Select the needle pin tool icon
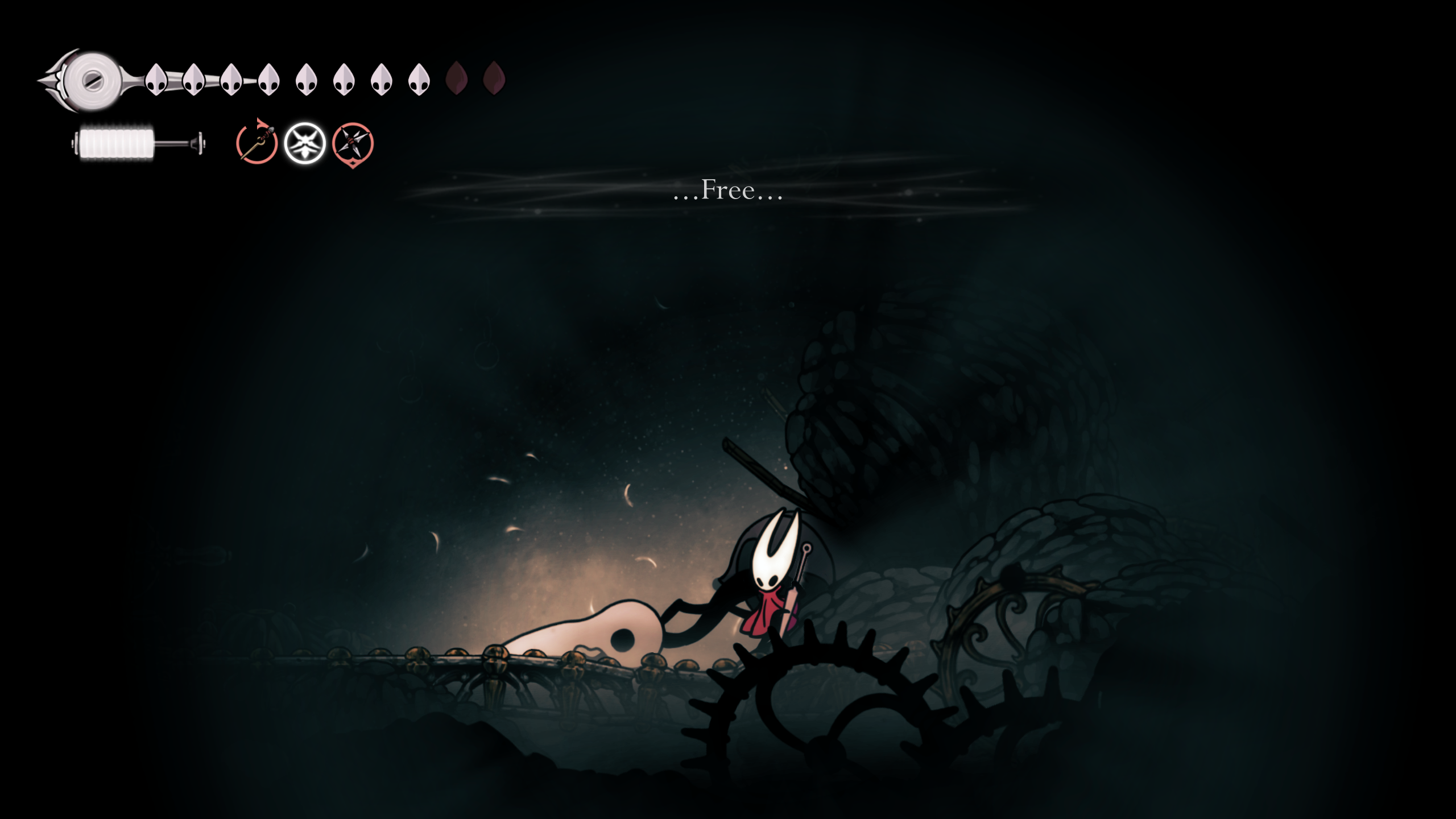The image size is (1456, 819). pyautogui.click(x=257, y=143)
